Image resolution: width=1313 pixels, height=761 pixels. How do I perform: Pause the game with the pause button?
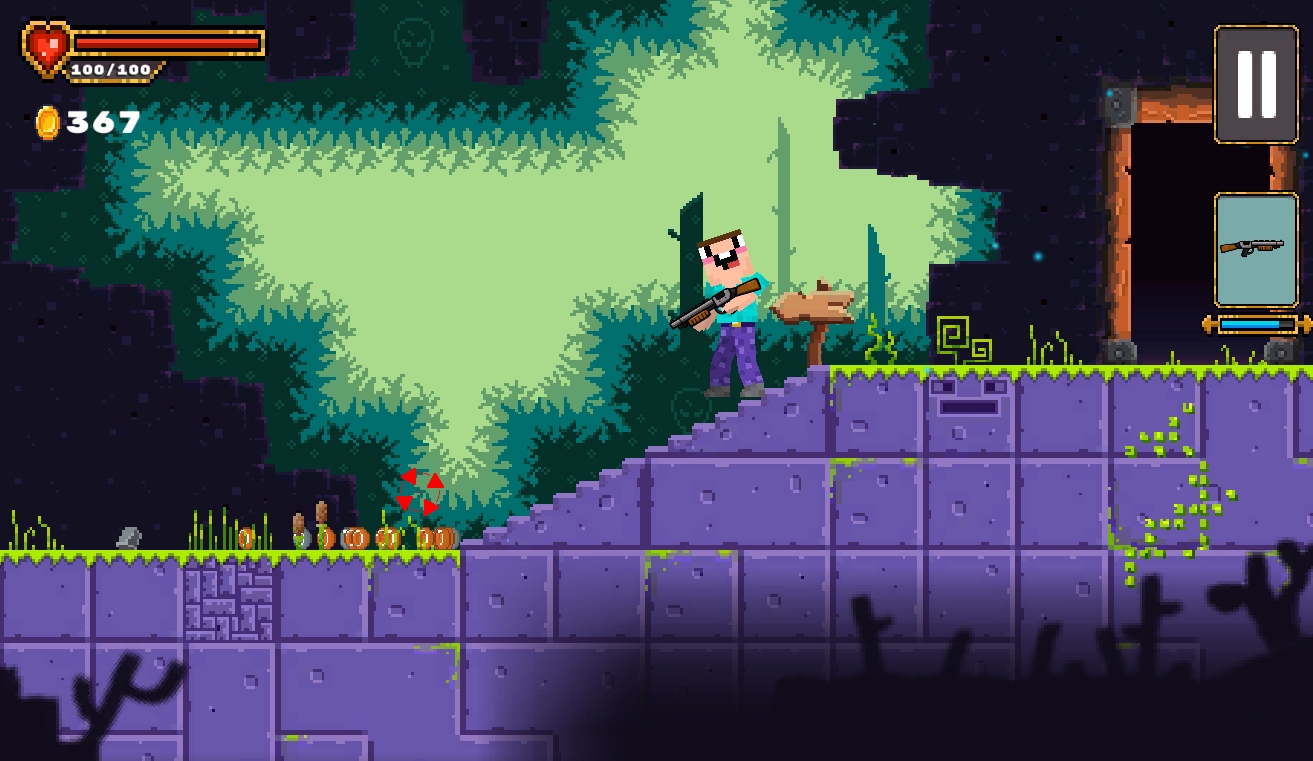pyautogui.click(x=1256, y=85)
